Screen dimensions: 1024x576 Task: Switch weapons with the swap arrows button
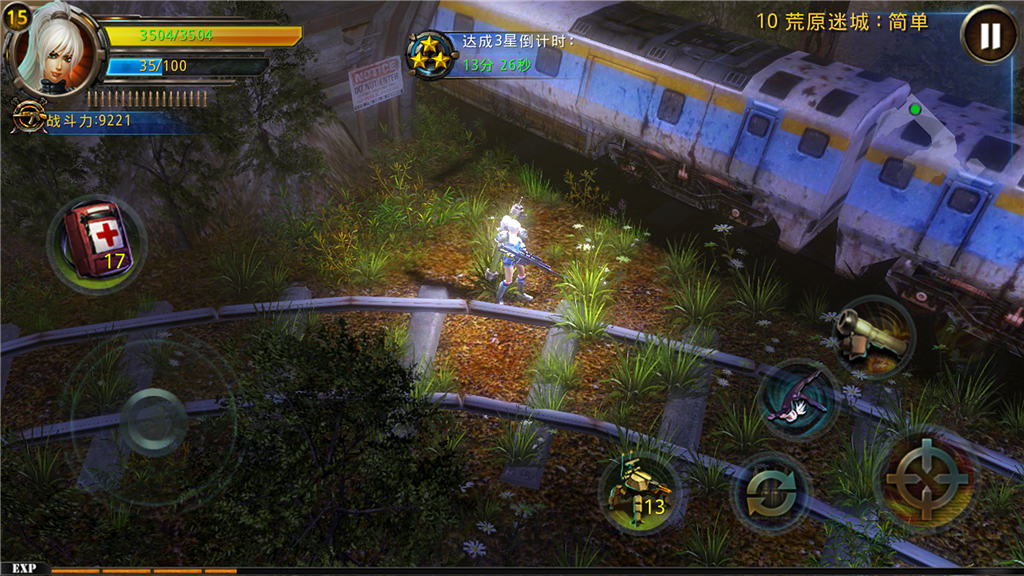(771, 492)
